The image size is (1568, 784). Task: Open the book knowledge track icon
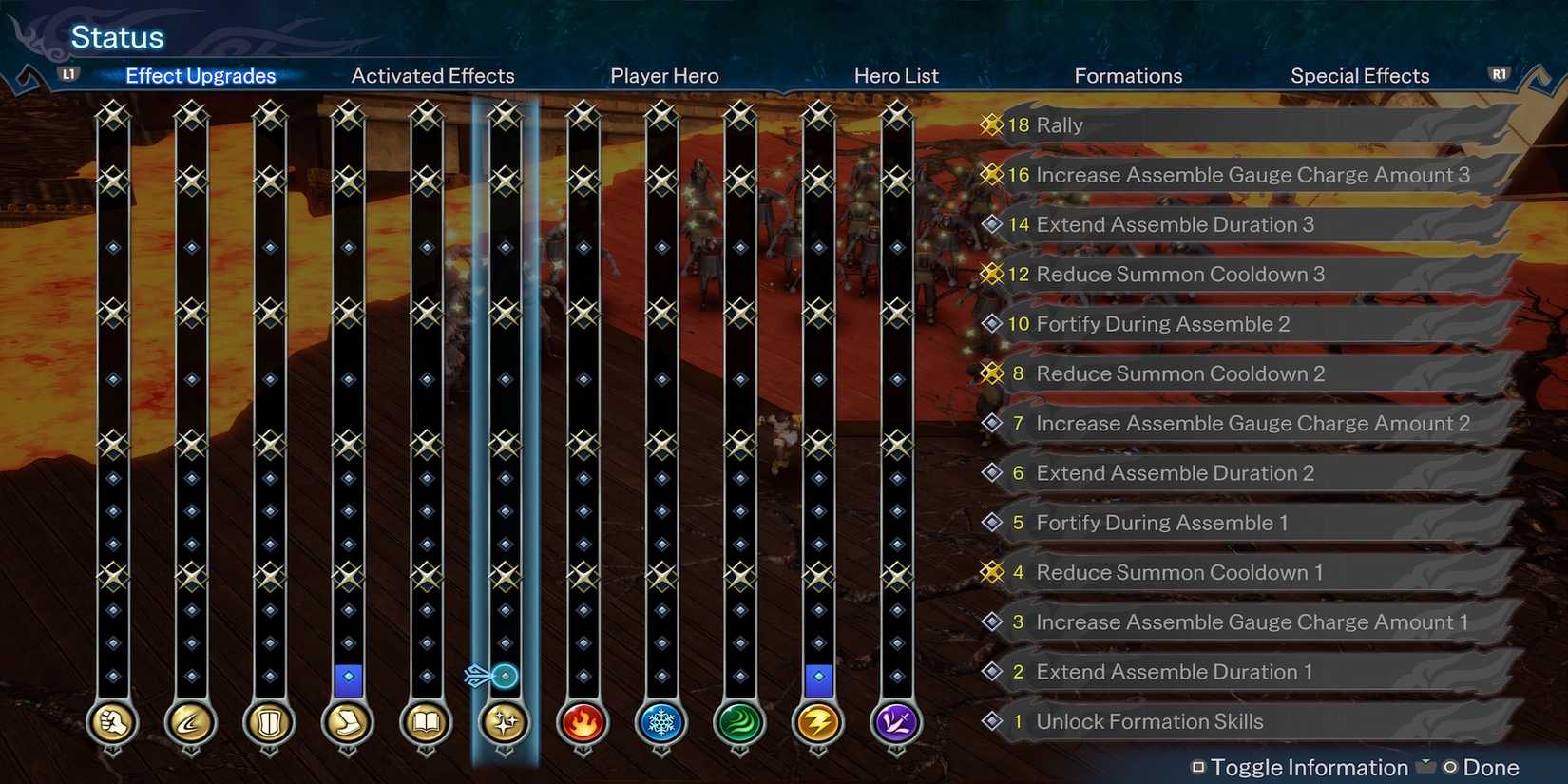click(426, 722)
